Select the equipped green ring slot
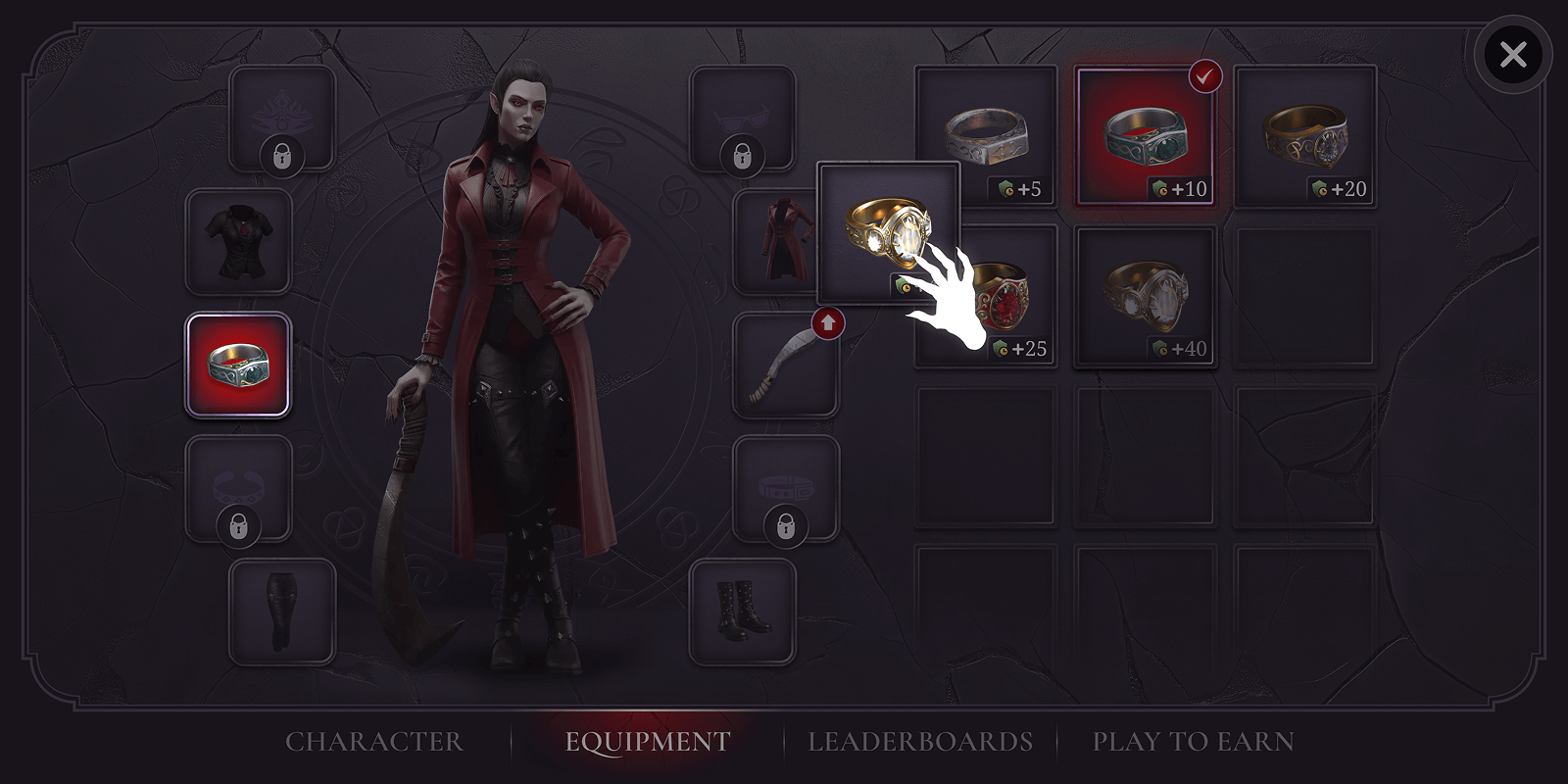The image size is (1568, 784). point(238,363)
